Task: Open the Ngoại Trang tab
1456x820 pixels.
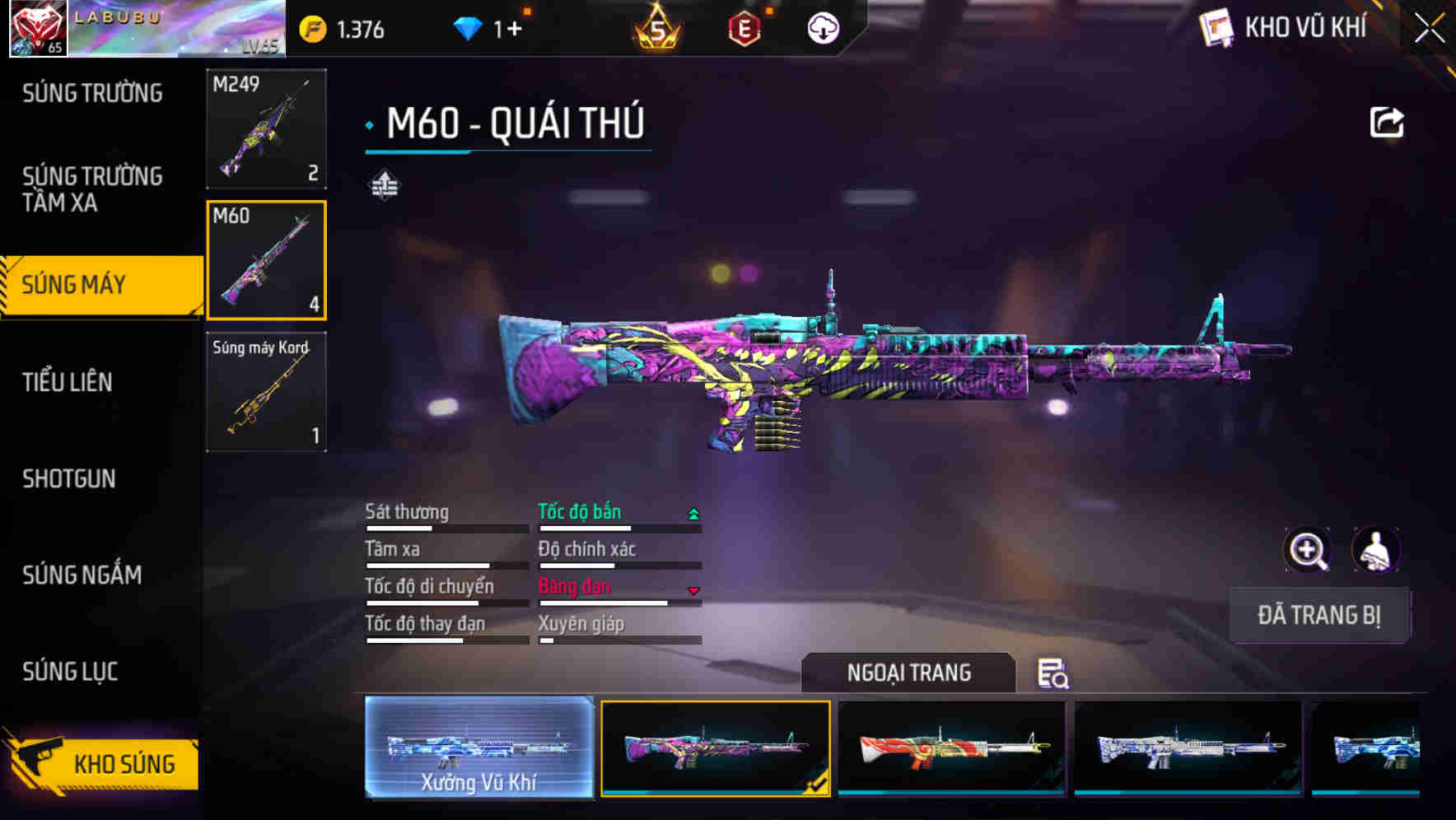Action: point(908,673)
